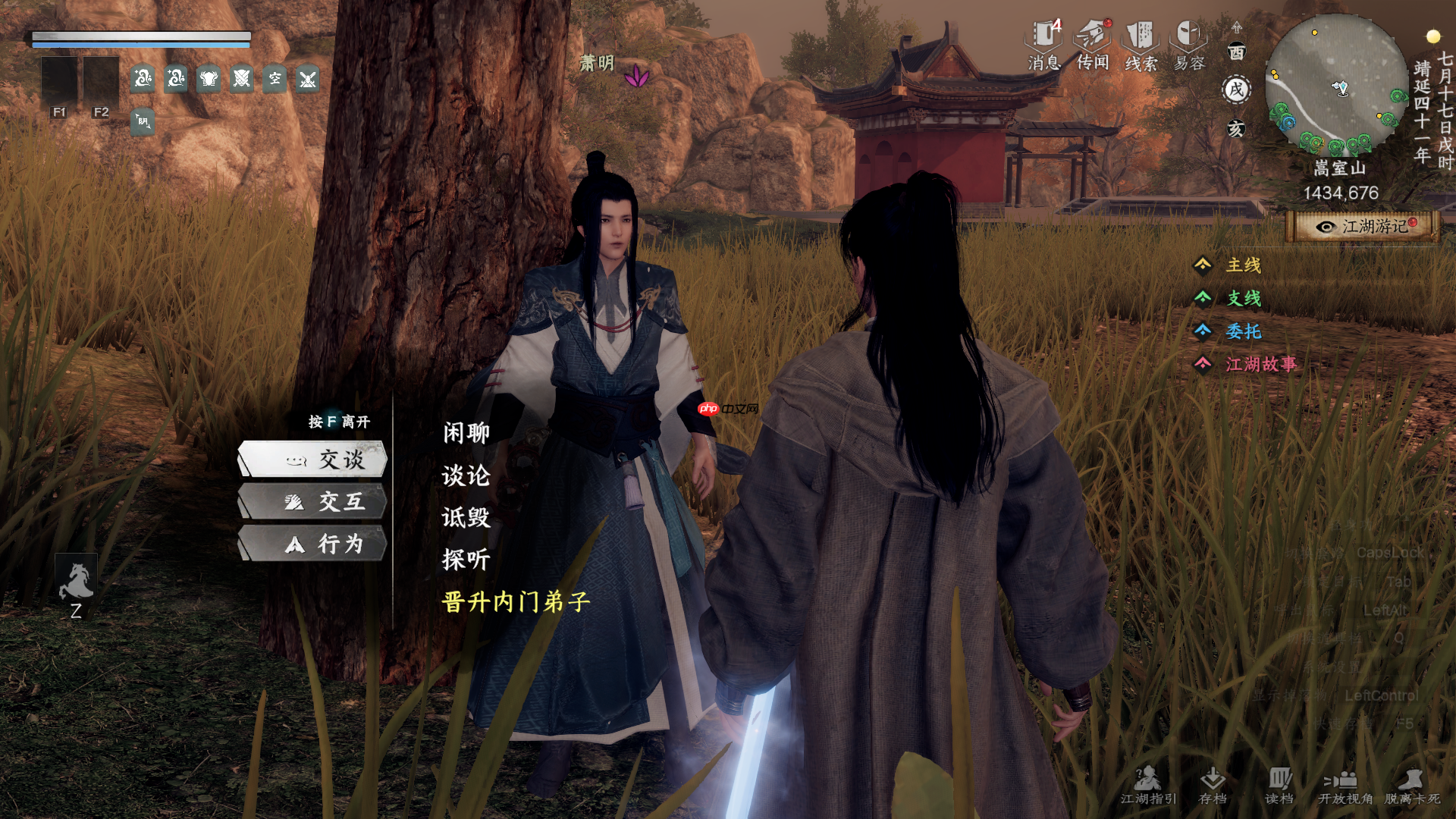Viewport: 1456px width, 819px height.
Task: Open the 传闻 rumors panel
Action: pos(1093,44)
